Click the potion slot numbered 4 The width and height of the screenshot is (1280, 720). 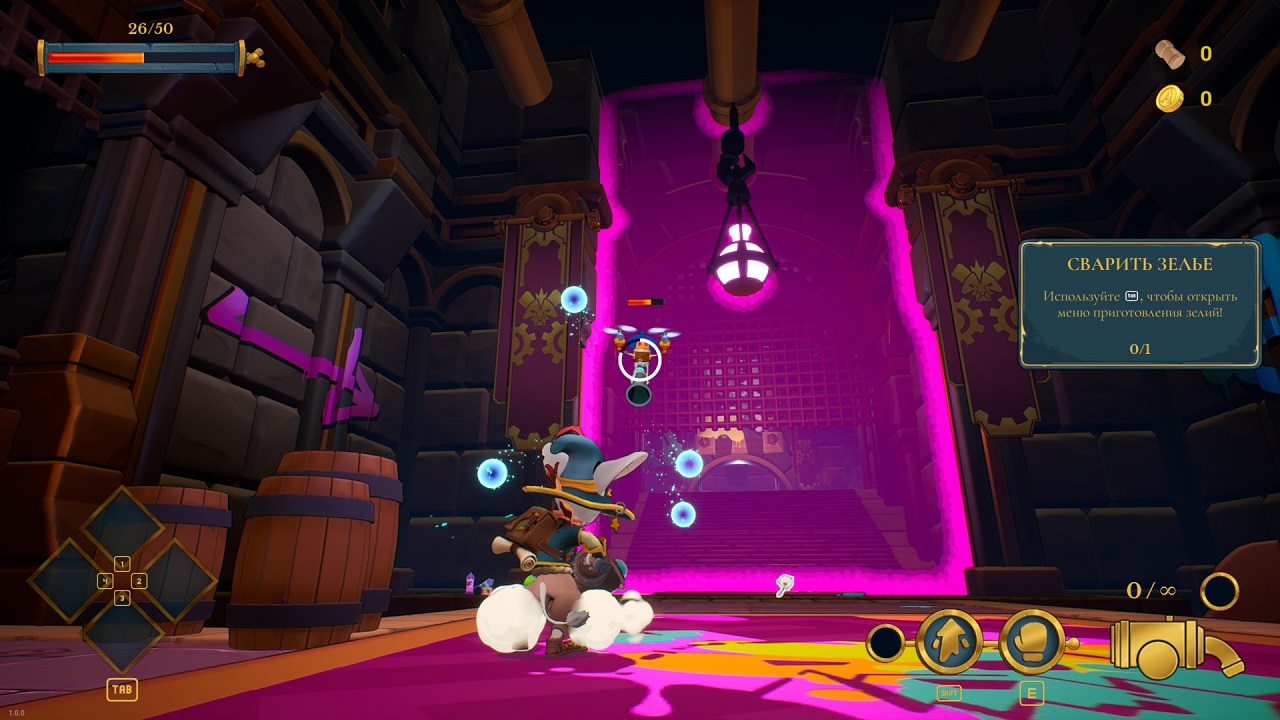point(72,580)
